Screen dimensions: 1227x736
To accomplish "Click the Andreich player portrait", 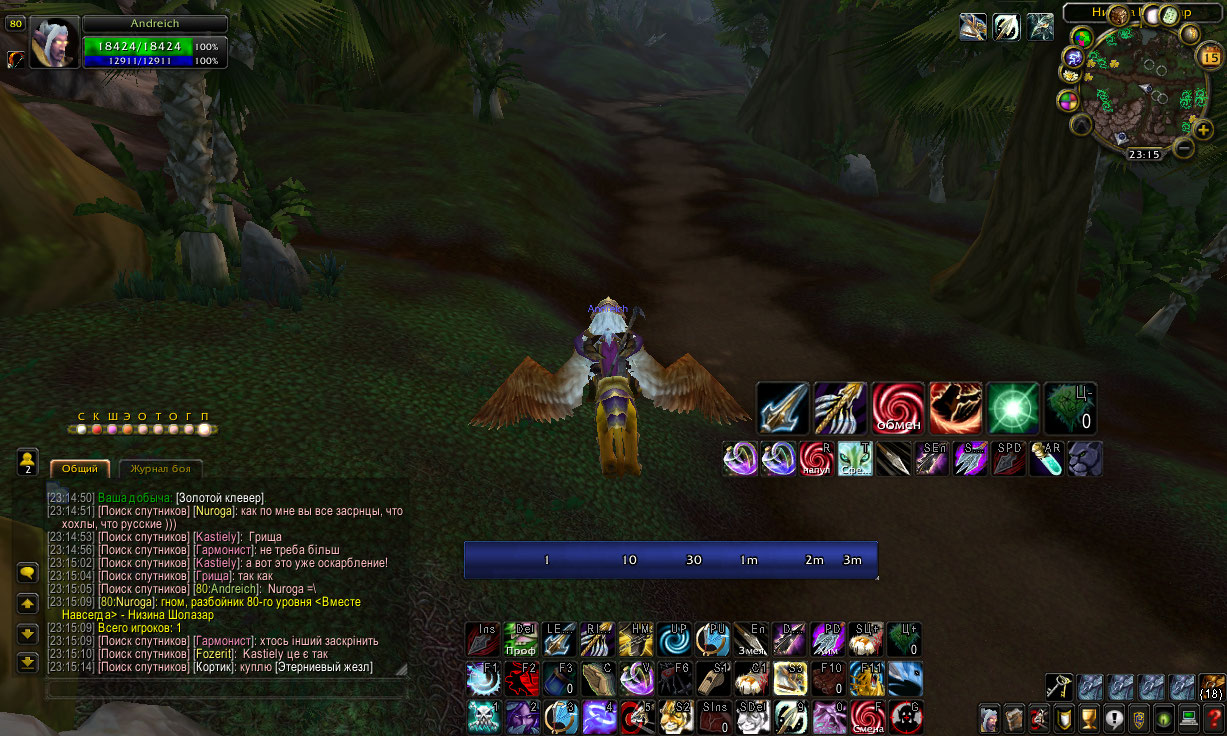I will (x=54, y=42).
